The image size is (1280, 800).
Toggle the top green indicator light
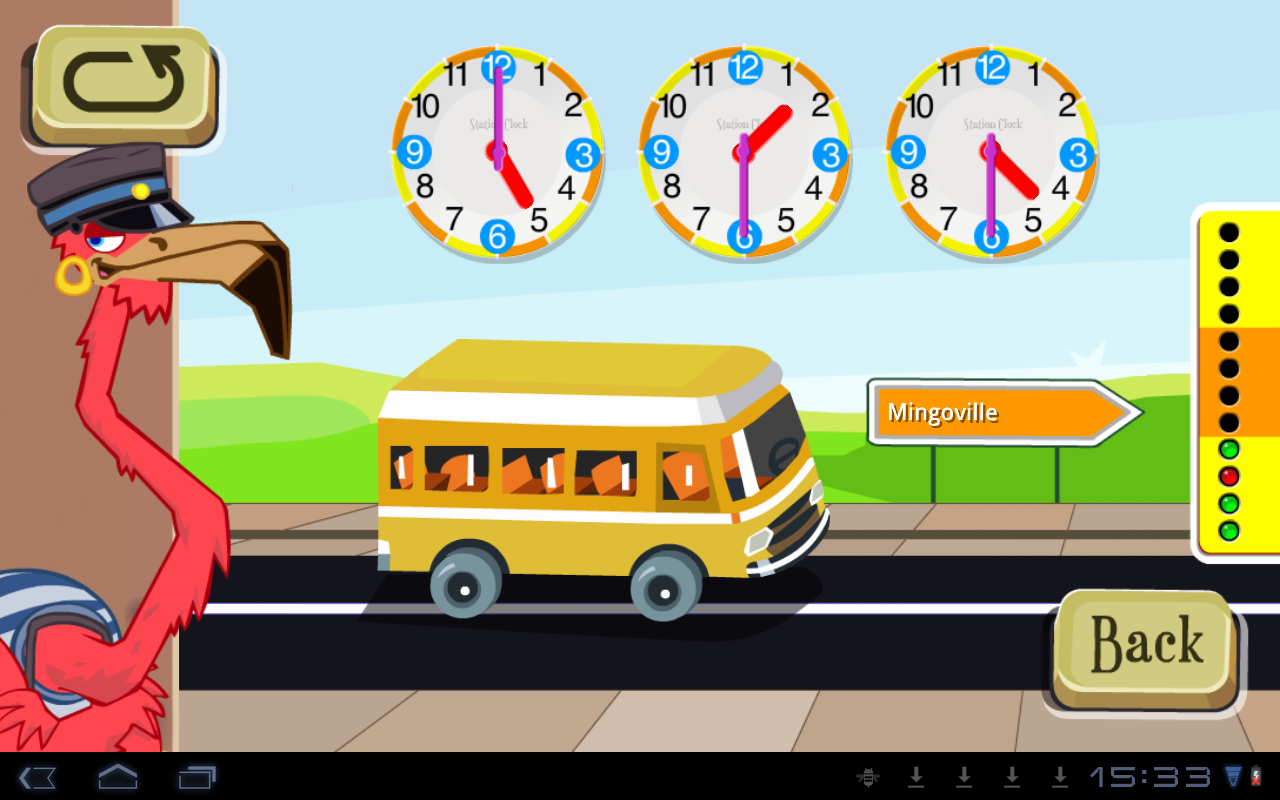(1229, 450)
